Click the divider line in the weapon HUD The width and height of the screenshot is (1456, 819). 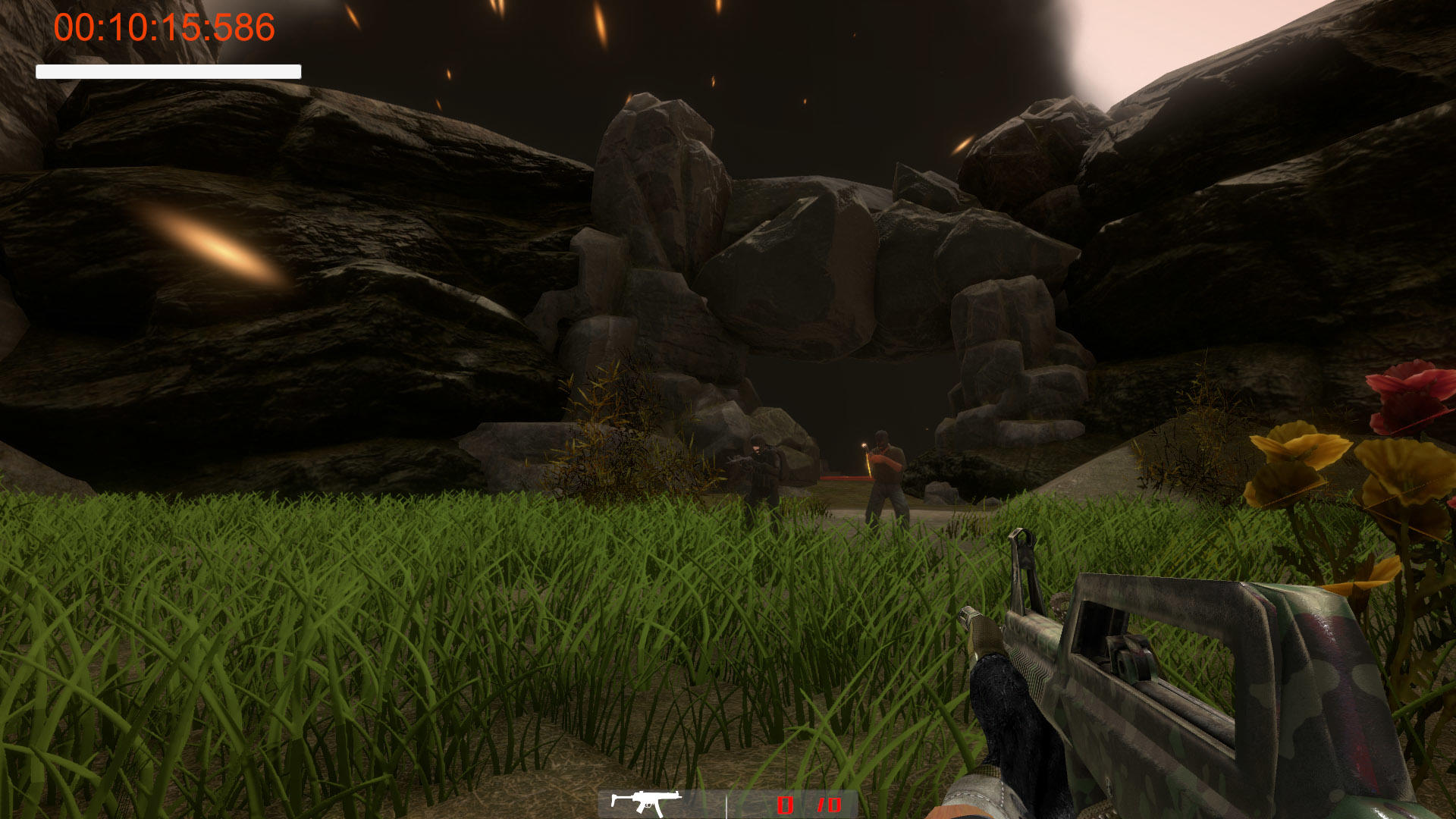pos(726,802)
